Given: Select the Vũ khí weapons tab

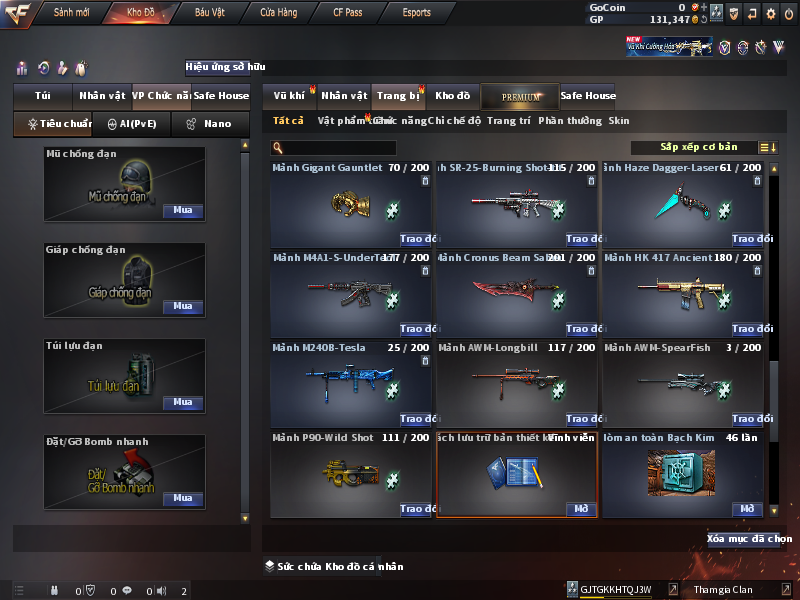Looking at the screenshot, I should 289,96.
